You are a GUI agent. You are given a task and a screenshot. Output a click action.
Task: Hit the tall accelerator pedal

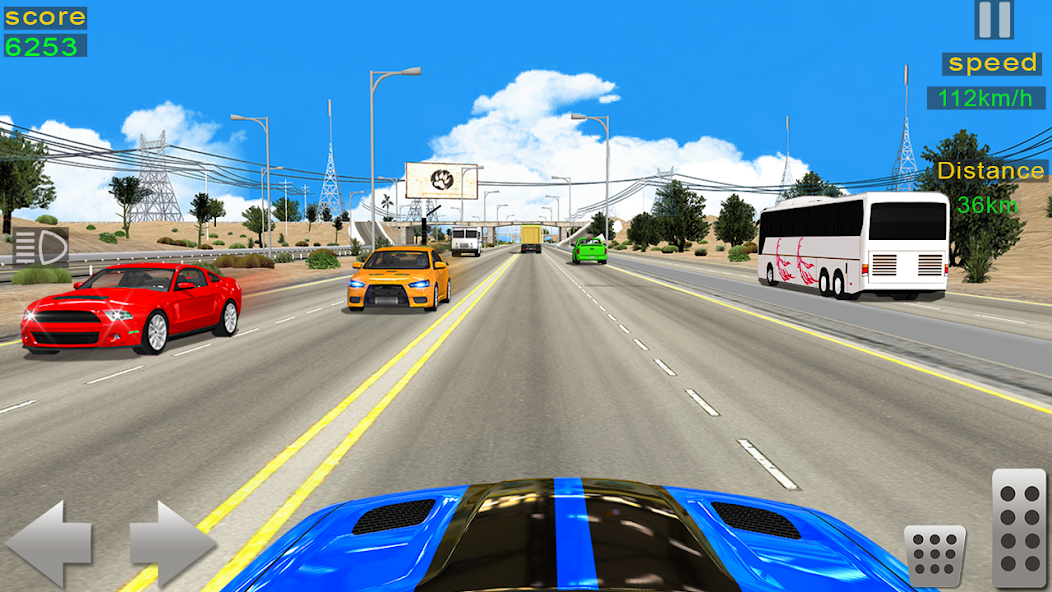coord(1018,527)
